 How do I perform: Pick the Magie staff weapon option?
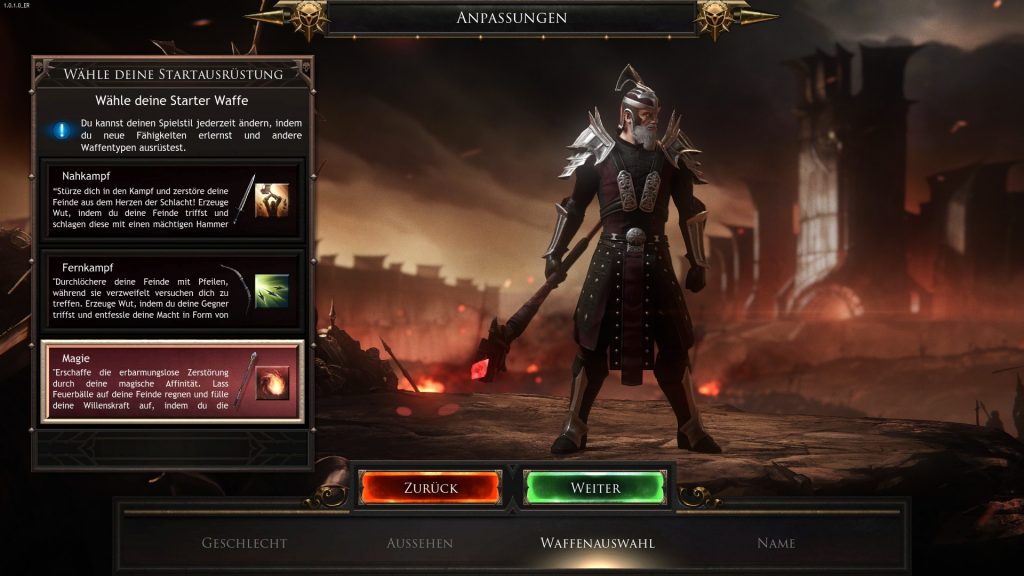(x=150, y=382)
